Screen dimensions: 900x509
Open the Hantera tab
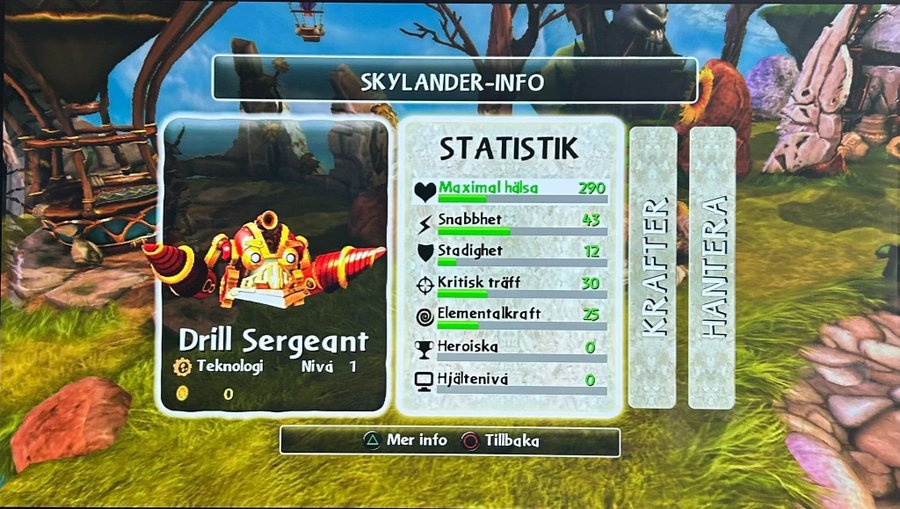coord(712,267)
